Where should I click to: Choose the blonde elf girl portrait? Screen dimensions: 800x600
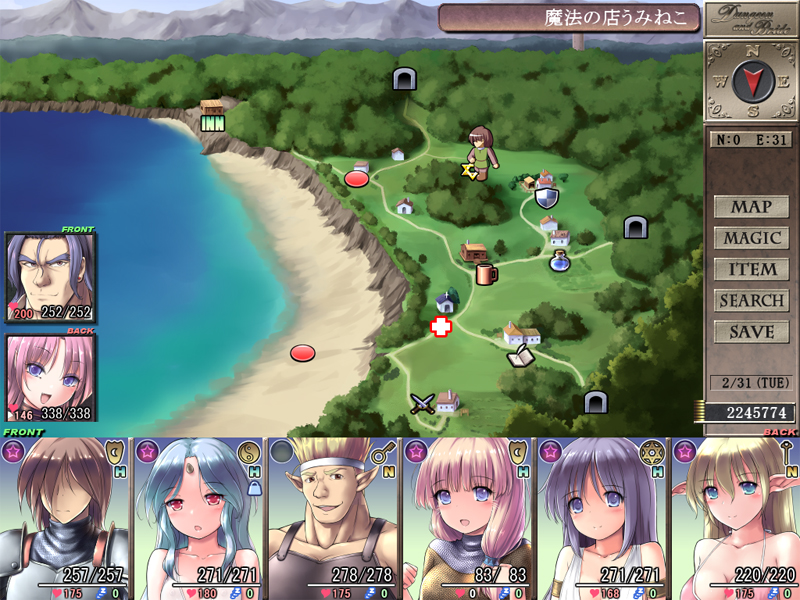(735, 517)
